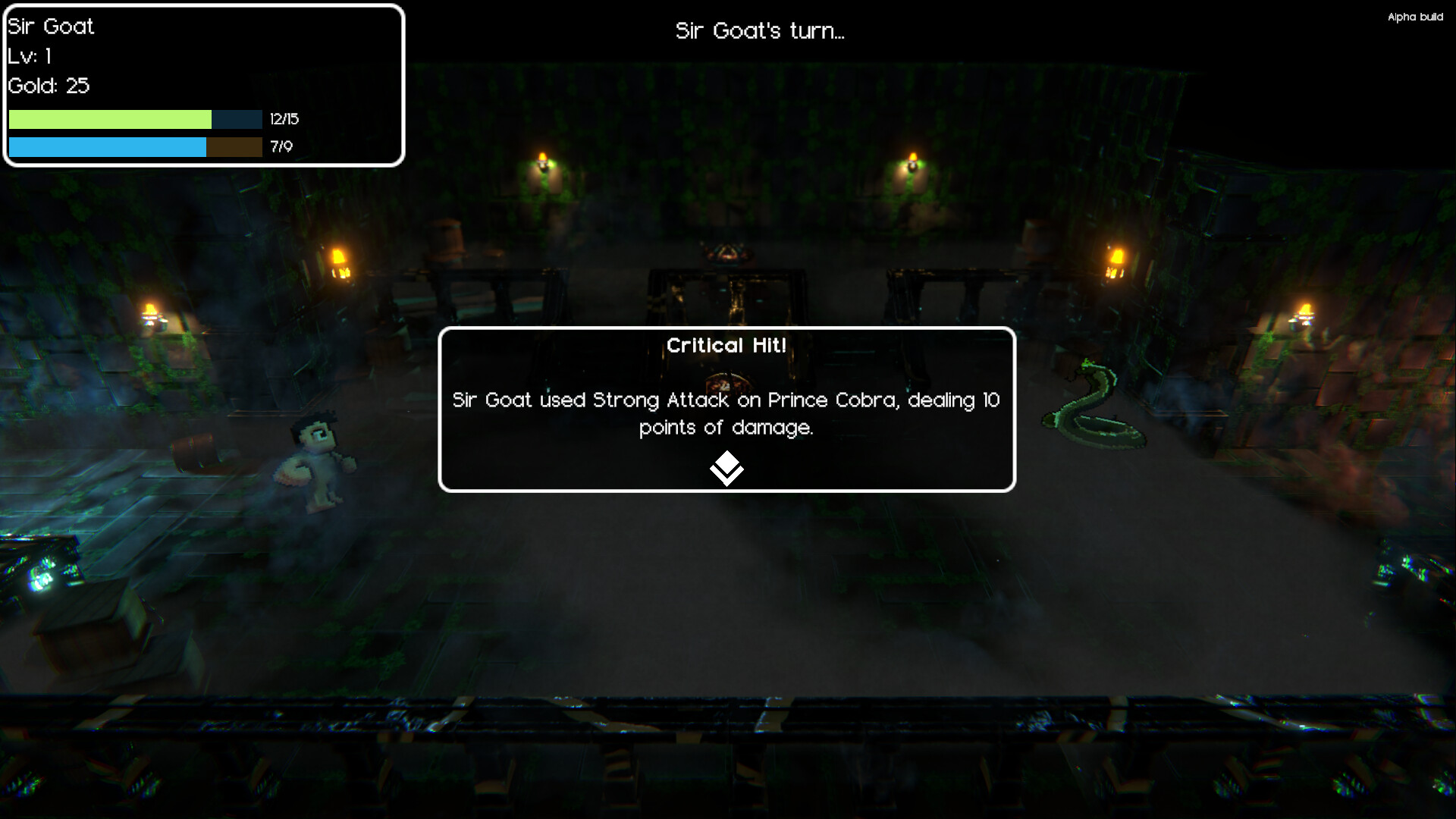
Task: Collapse the character info panel
Action: 201,83
